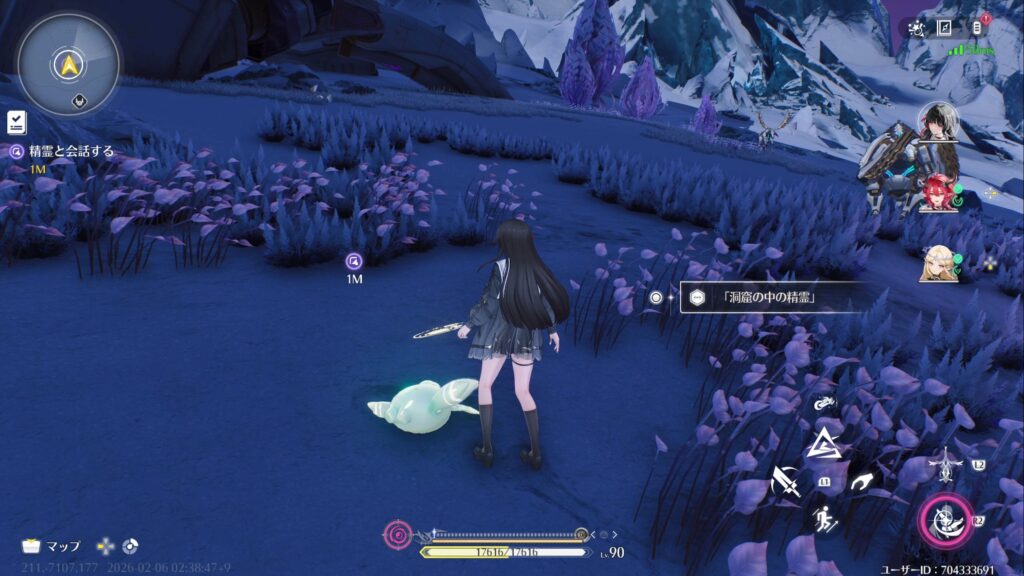1024x576 pixels.
Task: Switch to the red-haired party member portrait
Action: pyautogui.click(x=937, y=191)
